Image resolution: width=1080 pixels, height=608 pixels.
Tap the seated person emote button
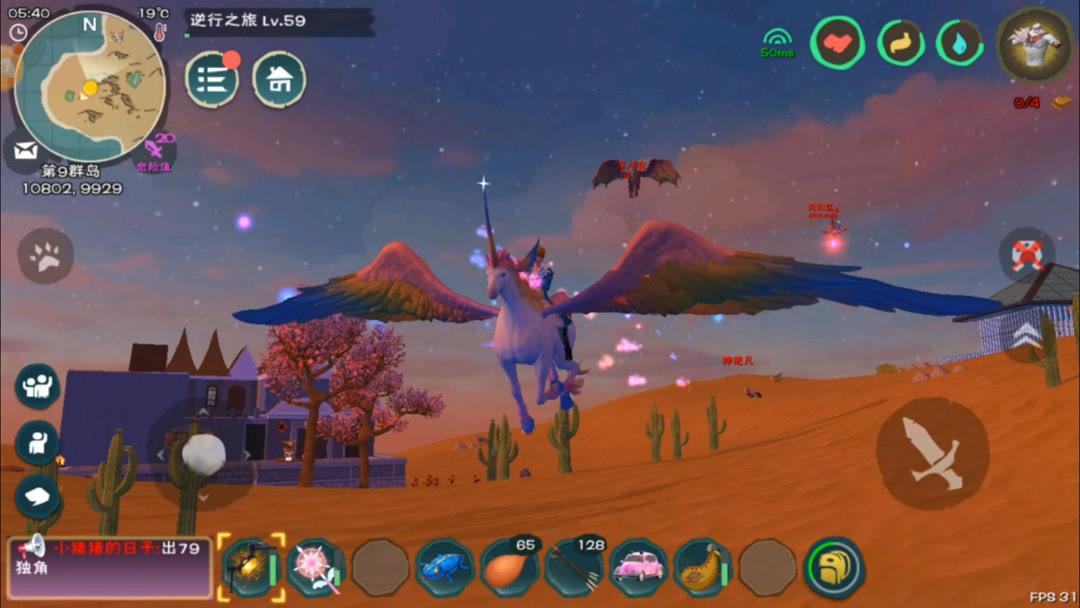point(37,443)
